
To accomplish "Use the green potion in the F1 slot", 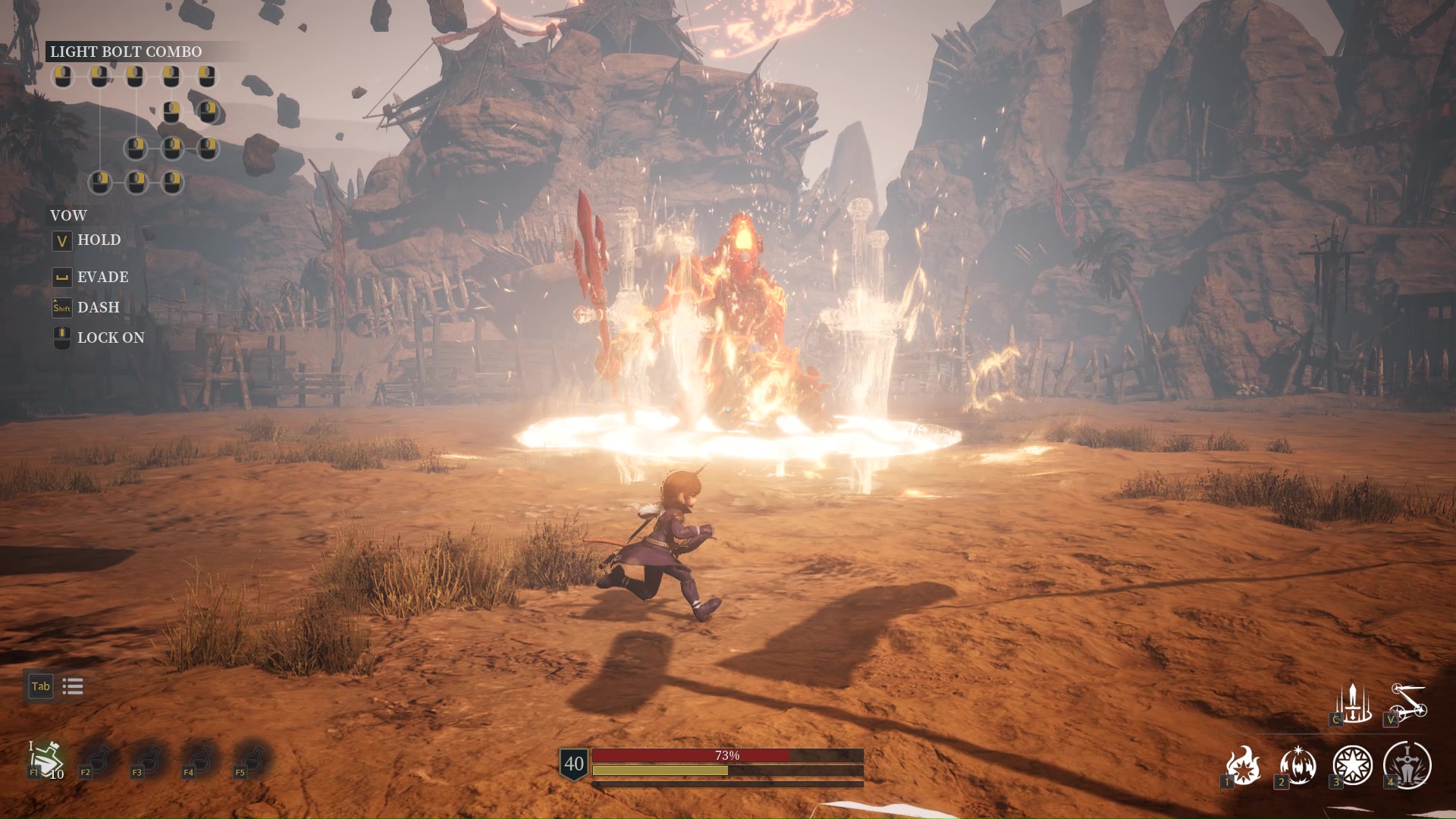I will pos(46,759).
